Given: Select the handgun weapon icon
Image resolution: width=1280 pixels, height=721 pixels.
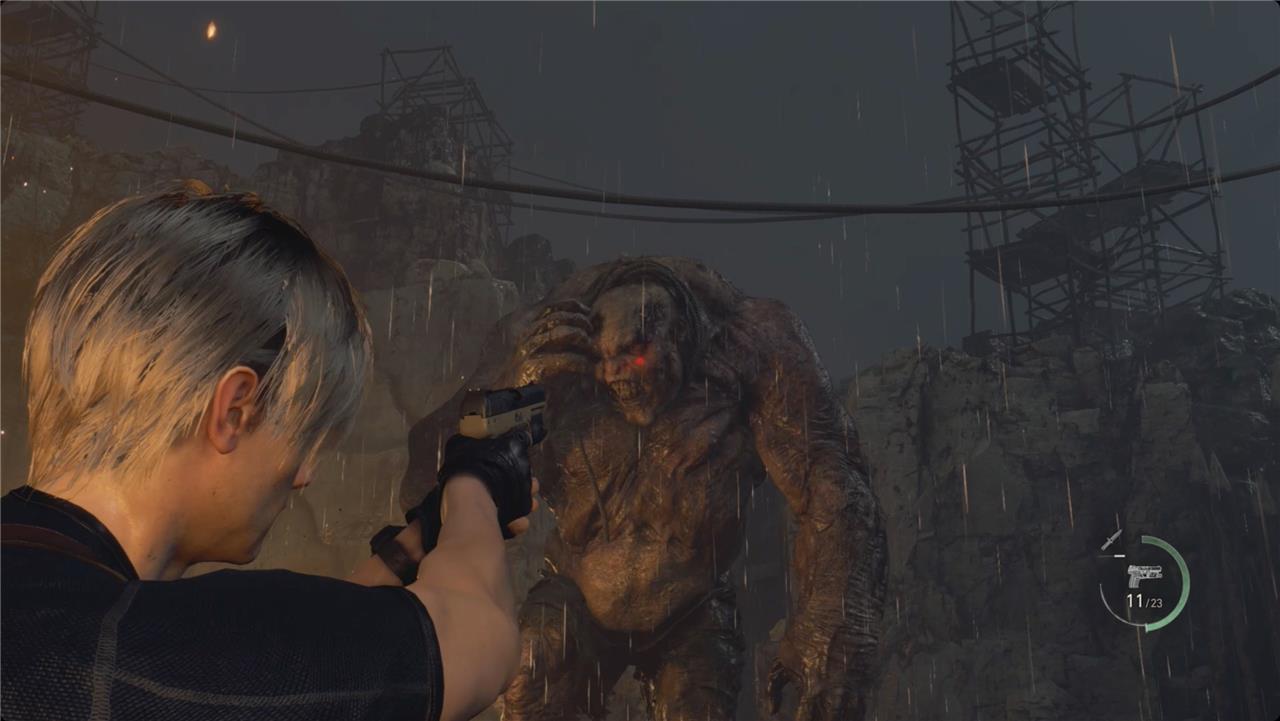Looking at the screenshot, I should point(1144,575).
